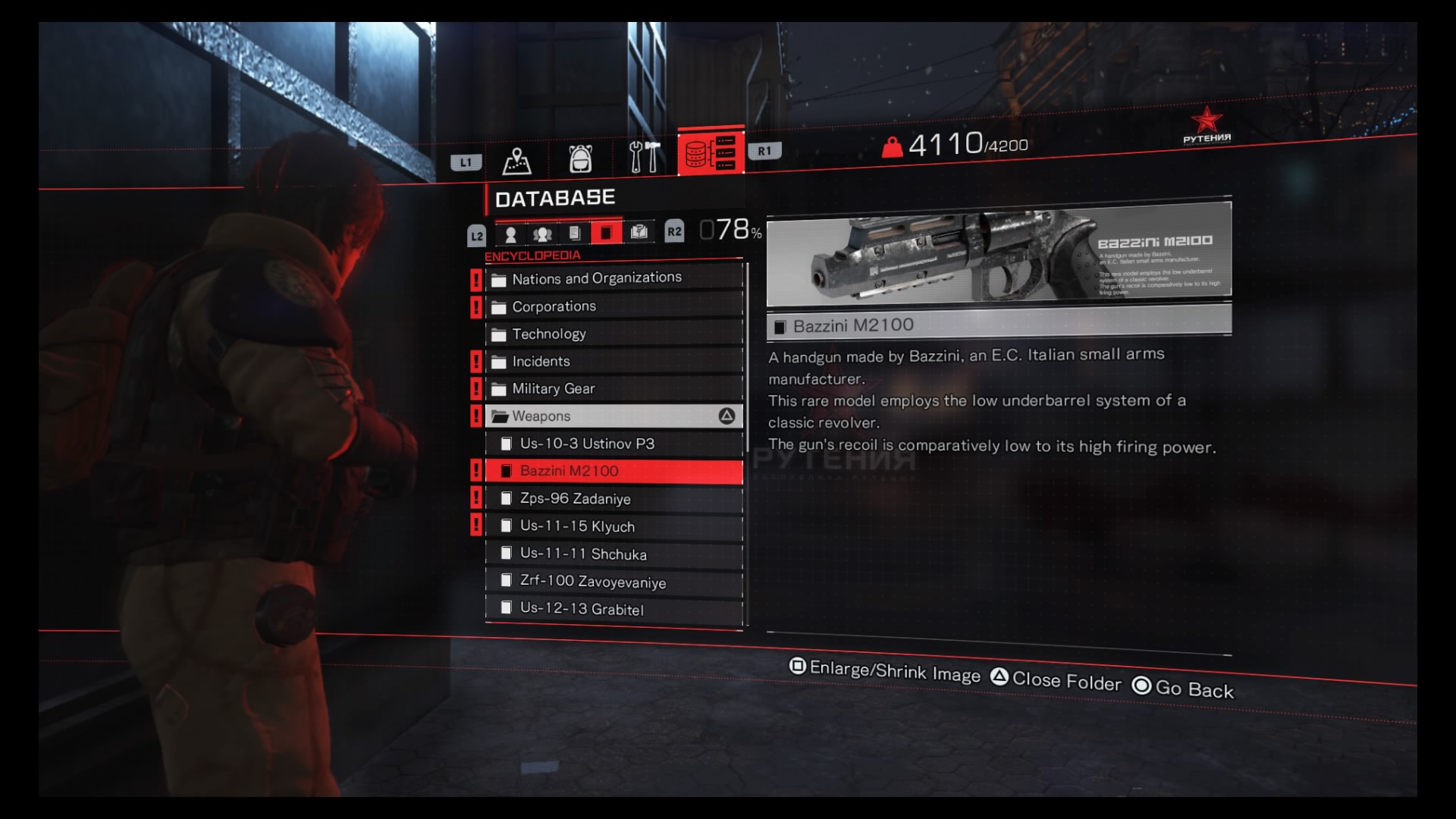Show the group-of-people database category
Viewport: 1456px width, 819px height.
542,234
